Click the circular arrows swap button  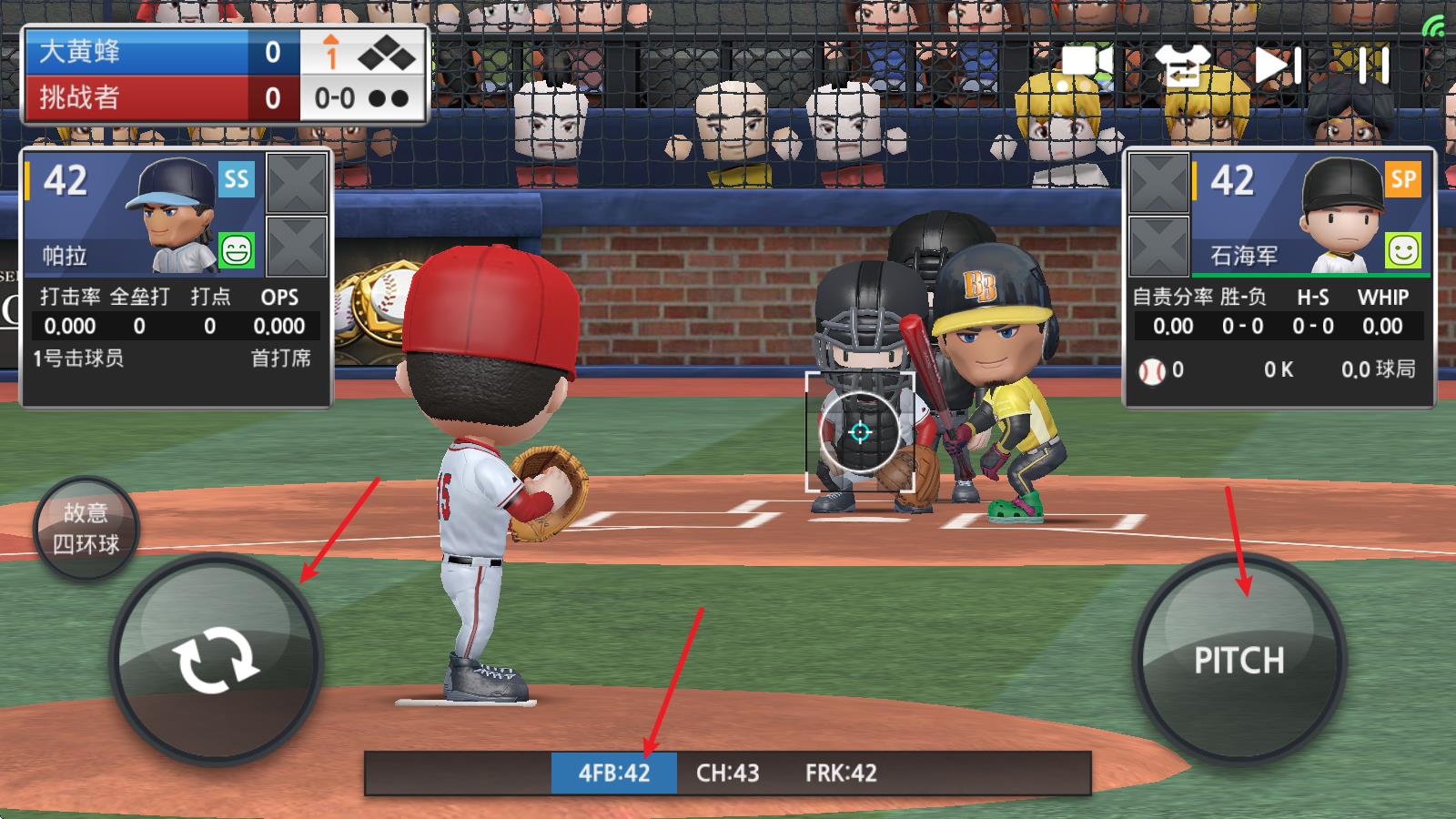216,660
